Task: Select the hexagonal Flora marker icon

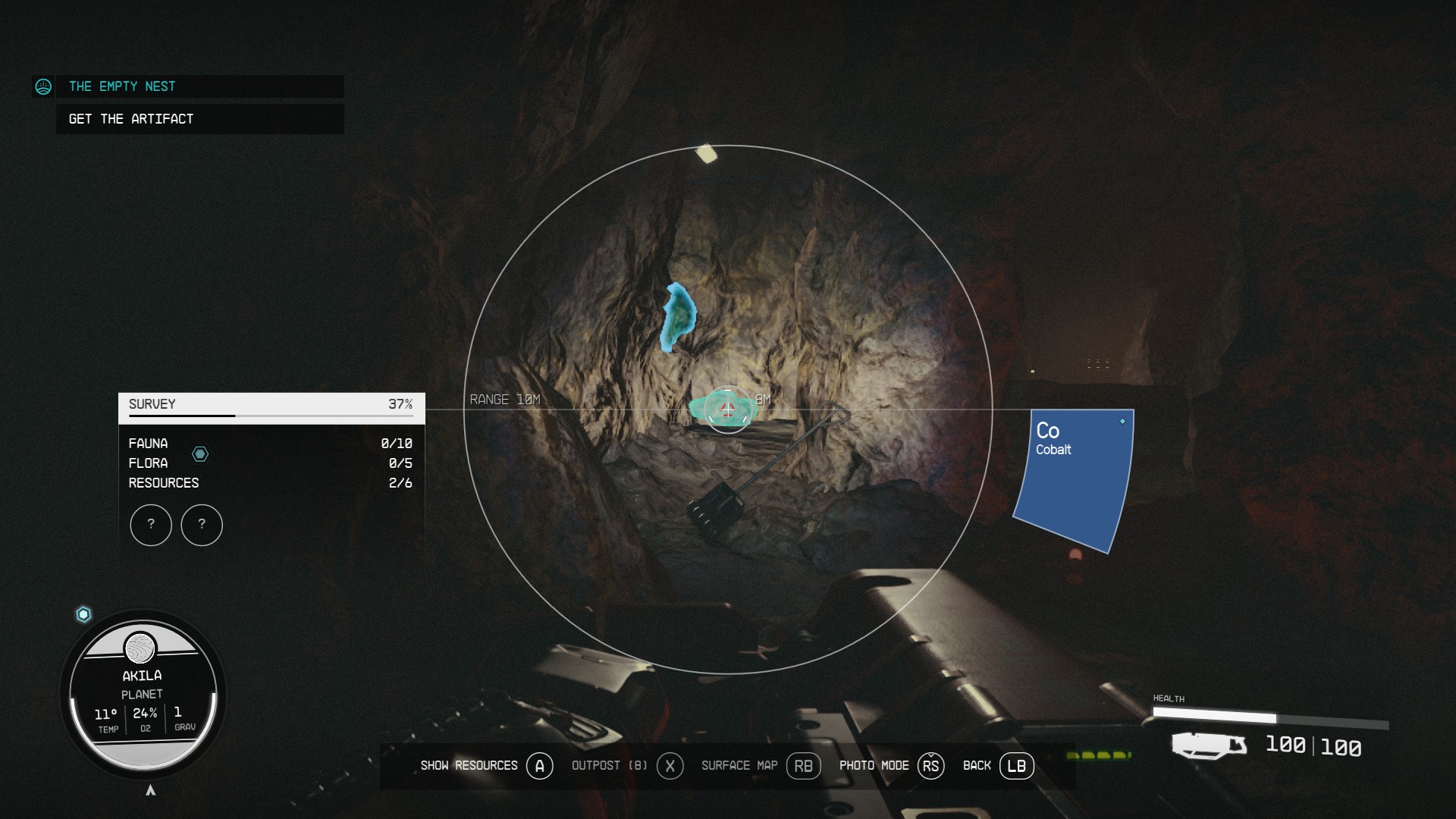Action: pos(200,453)
